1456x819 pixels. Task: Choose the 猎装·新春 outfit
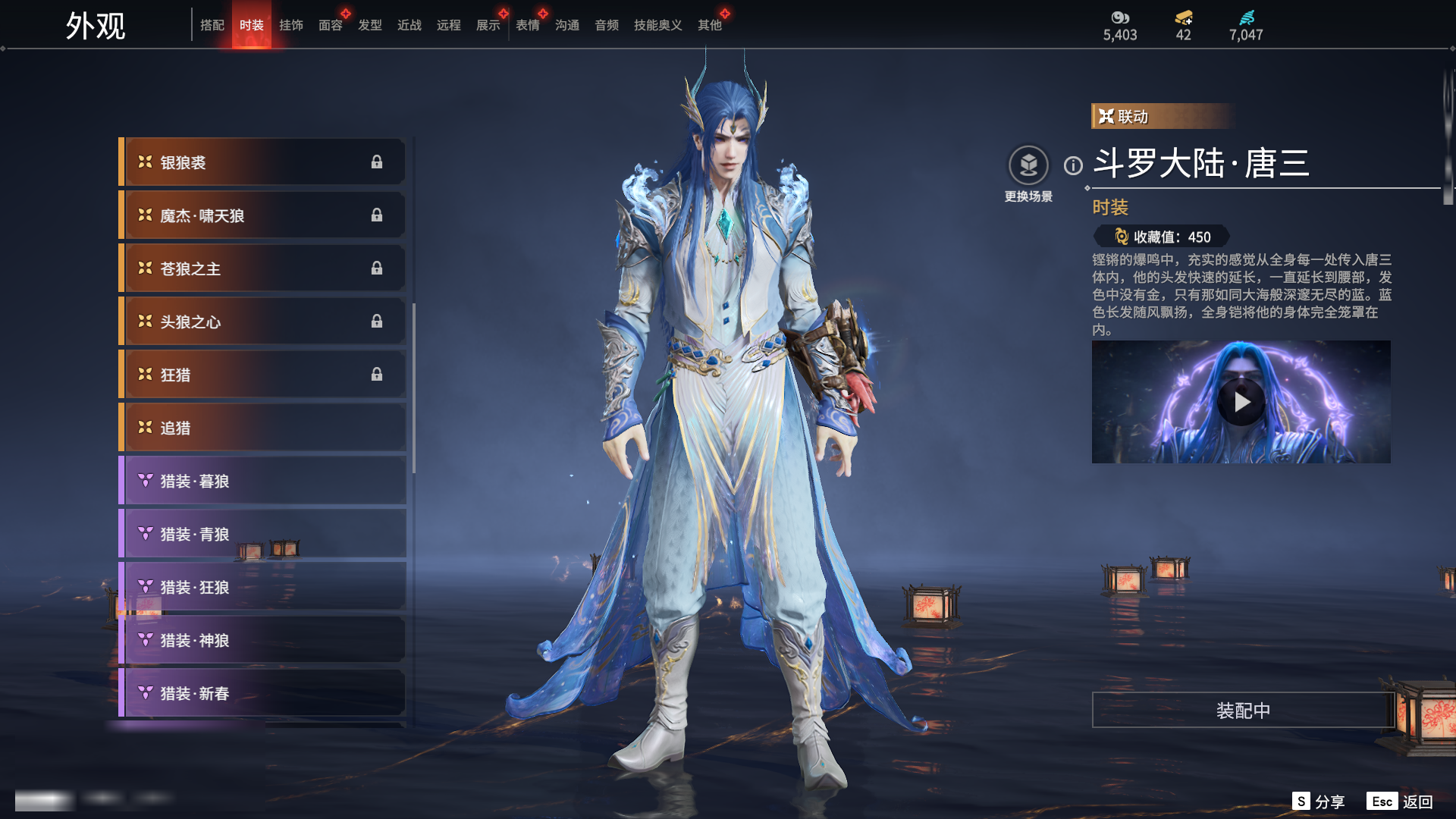tap(262, 693)
